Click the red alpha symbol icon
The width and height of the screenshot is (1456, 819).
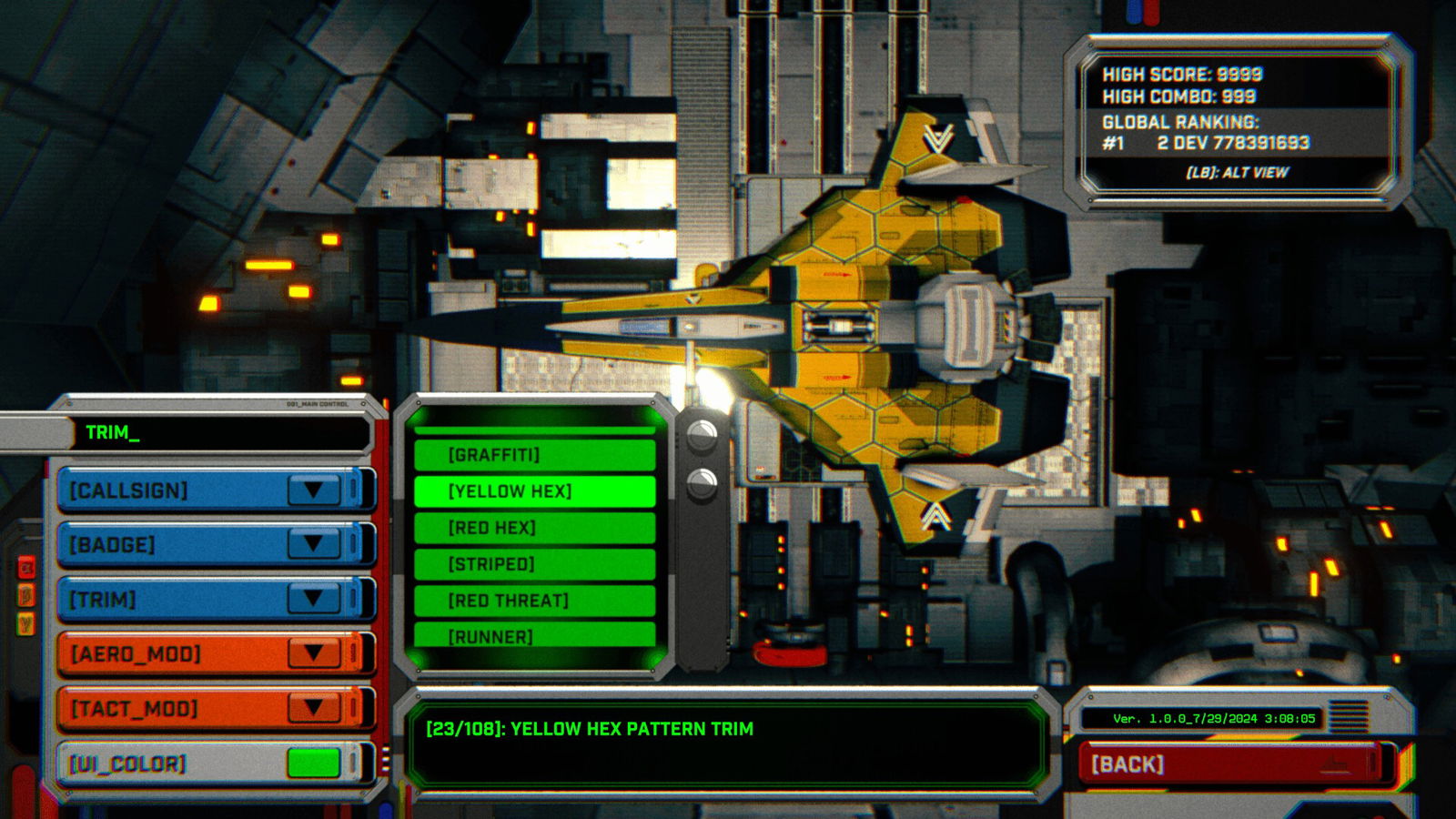[25, 566]
